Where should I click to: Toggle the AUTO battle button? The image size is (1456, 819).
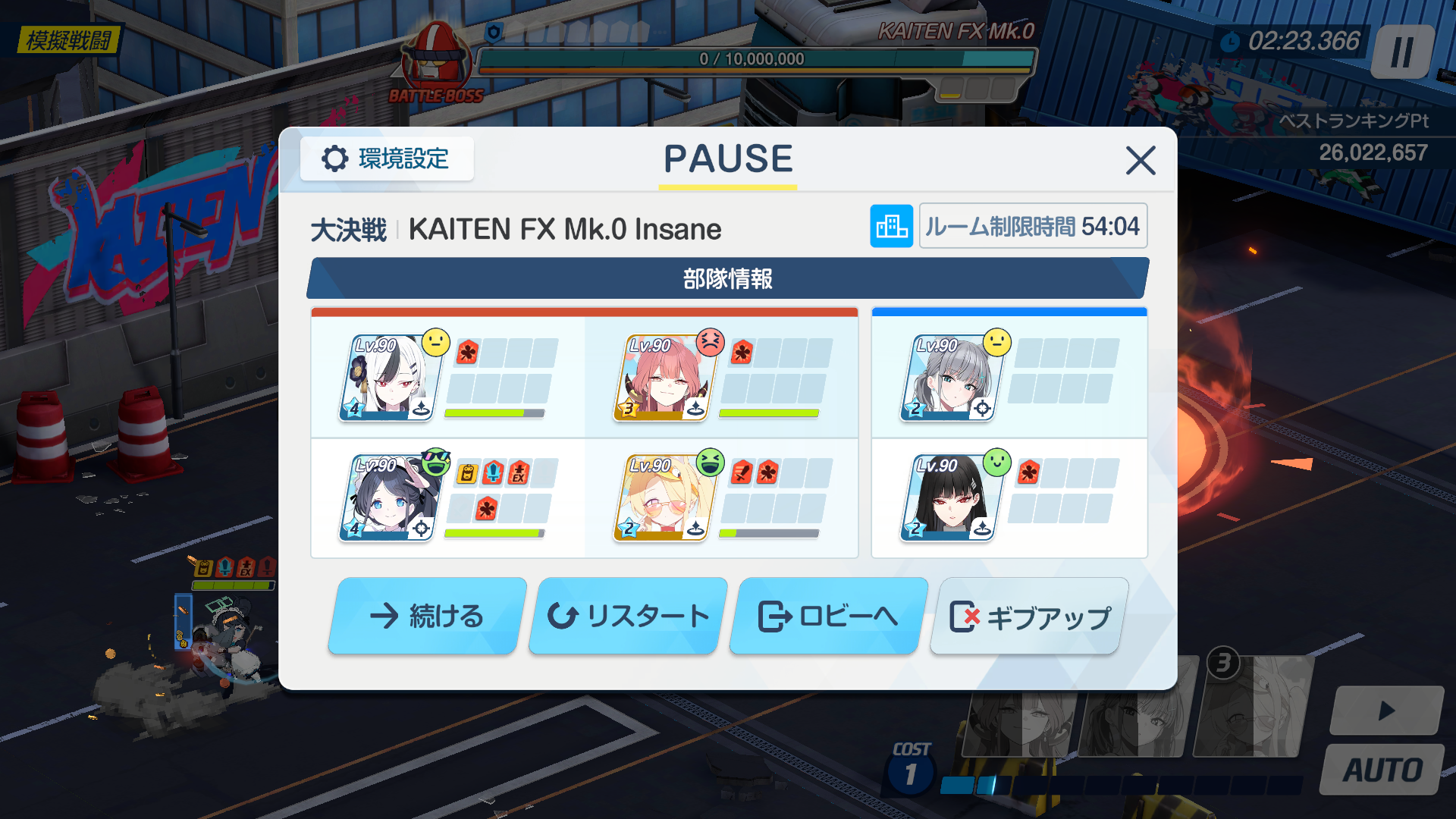coord(1382,770)
